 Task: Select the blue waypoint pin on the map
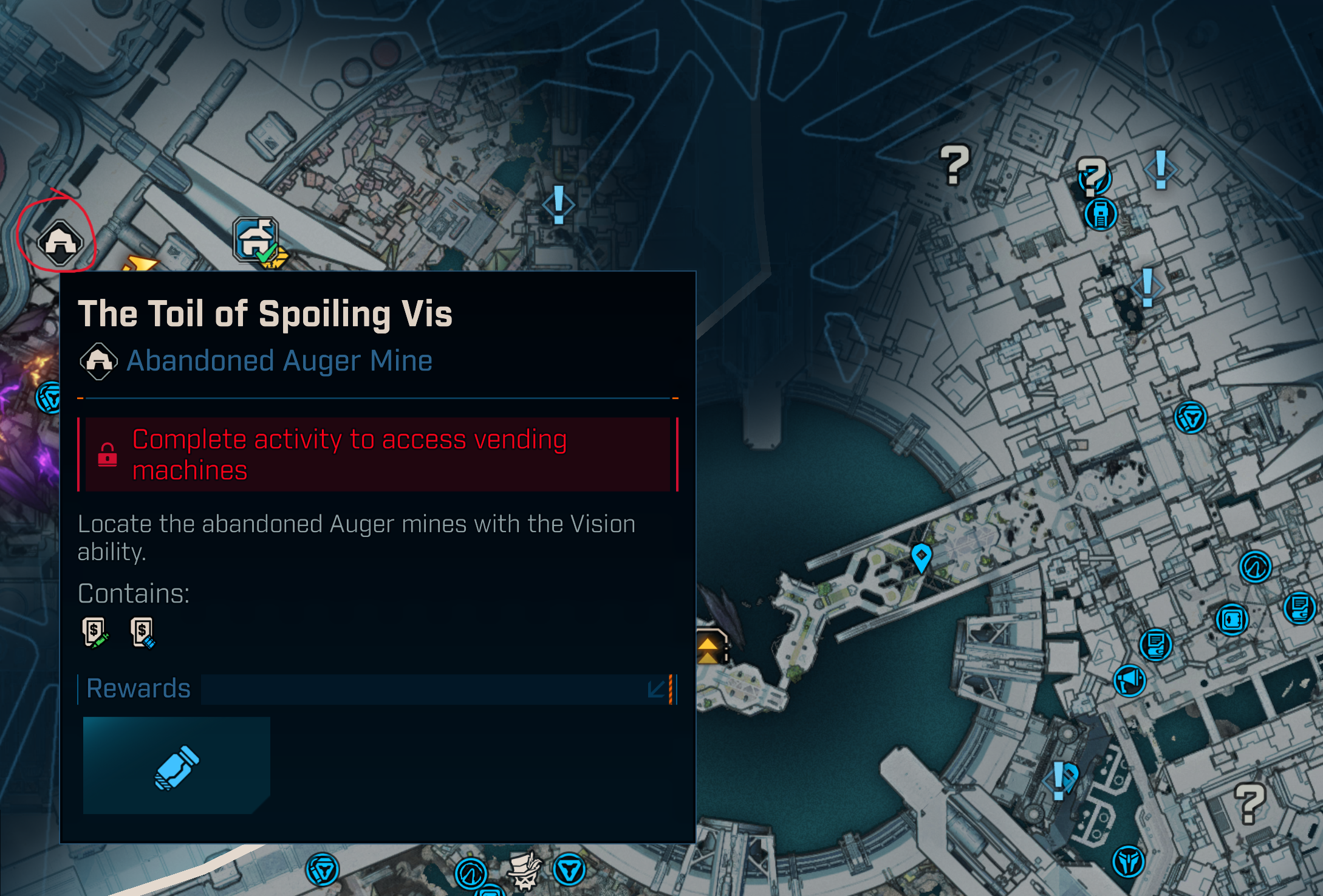point(921,556)
